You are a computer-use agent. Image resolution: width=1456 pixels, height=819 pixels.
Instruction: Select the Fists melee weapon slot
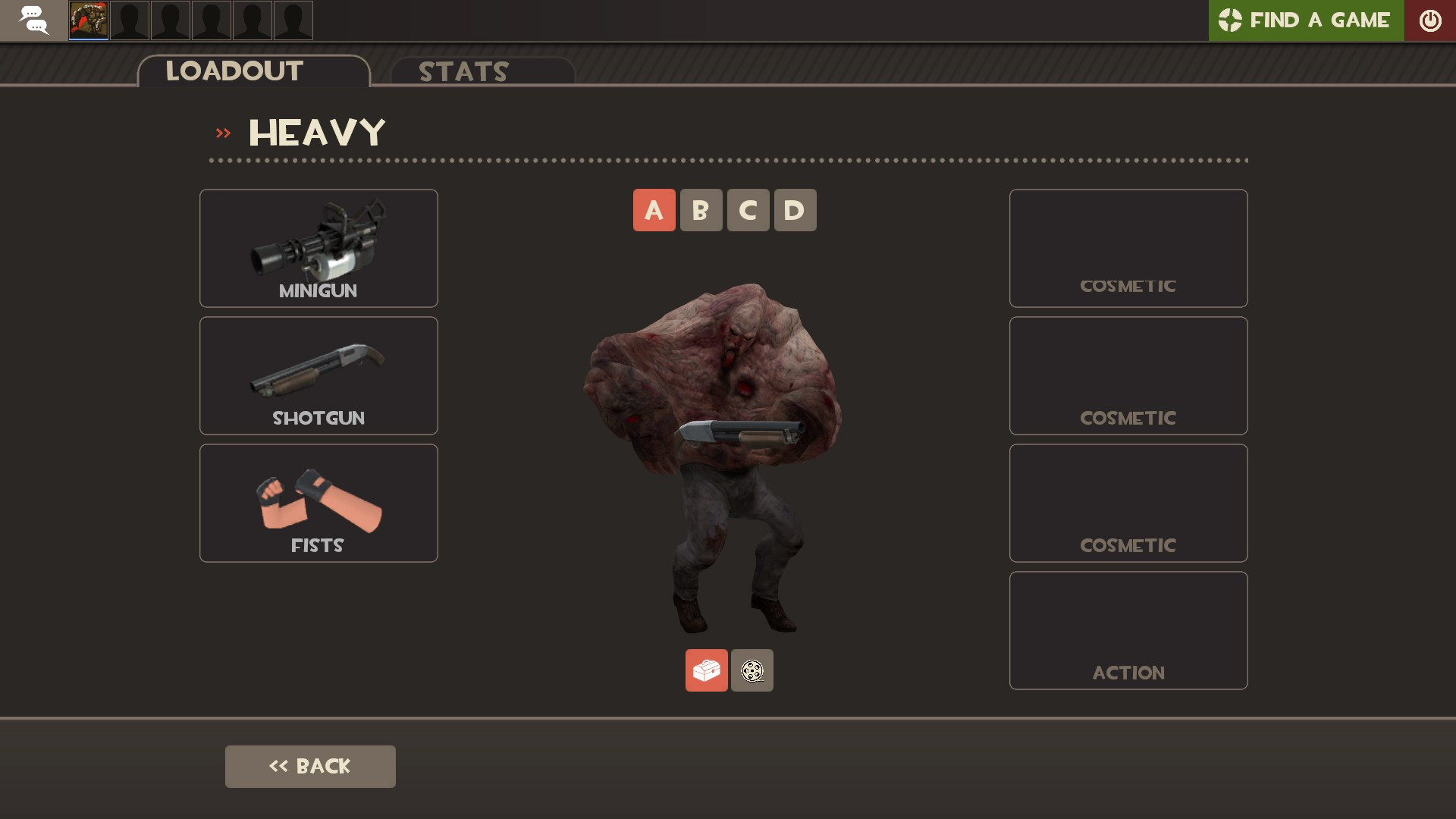point(318,502)
